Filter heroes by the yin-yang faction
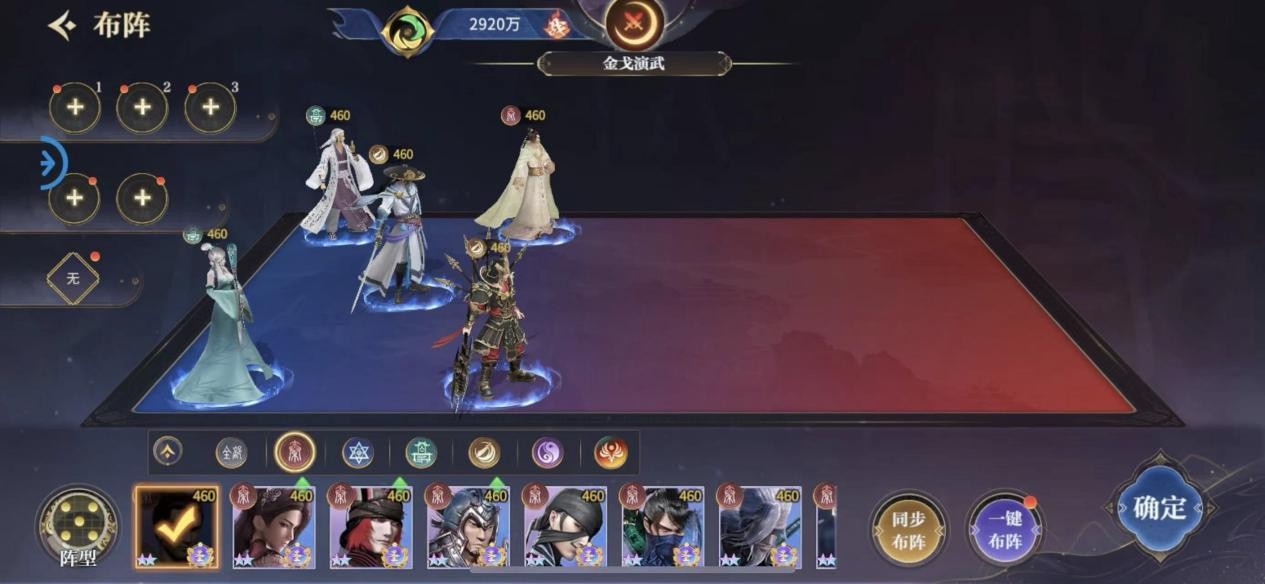Image resolution: width=1265 pixels, height=584 pixels. 547,453
